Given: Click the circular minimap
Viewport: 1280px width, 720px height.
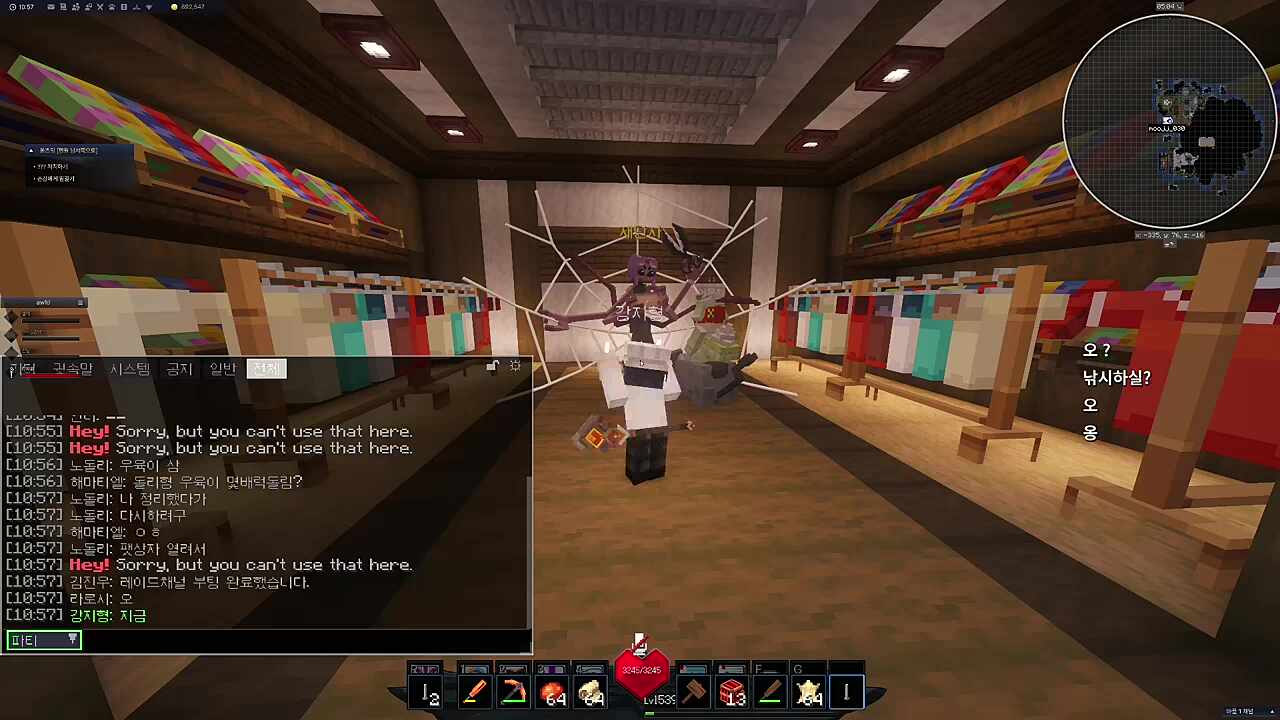Looking at the screenshot, I should coord(1169,120).
